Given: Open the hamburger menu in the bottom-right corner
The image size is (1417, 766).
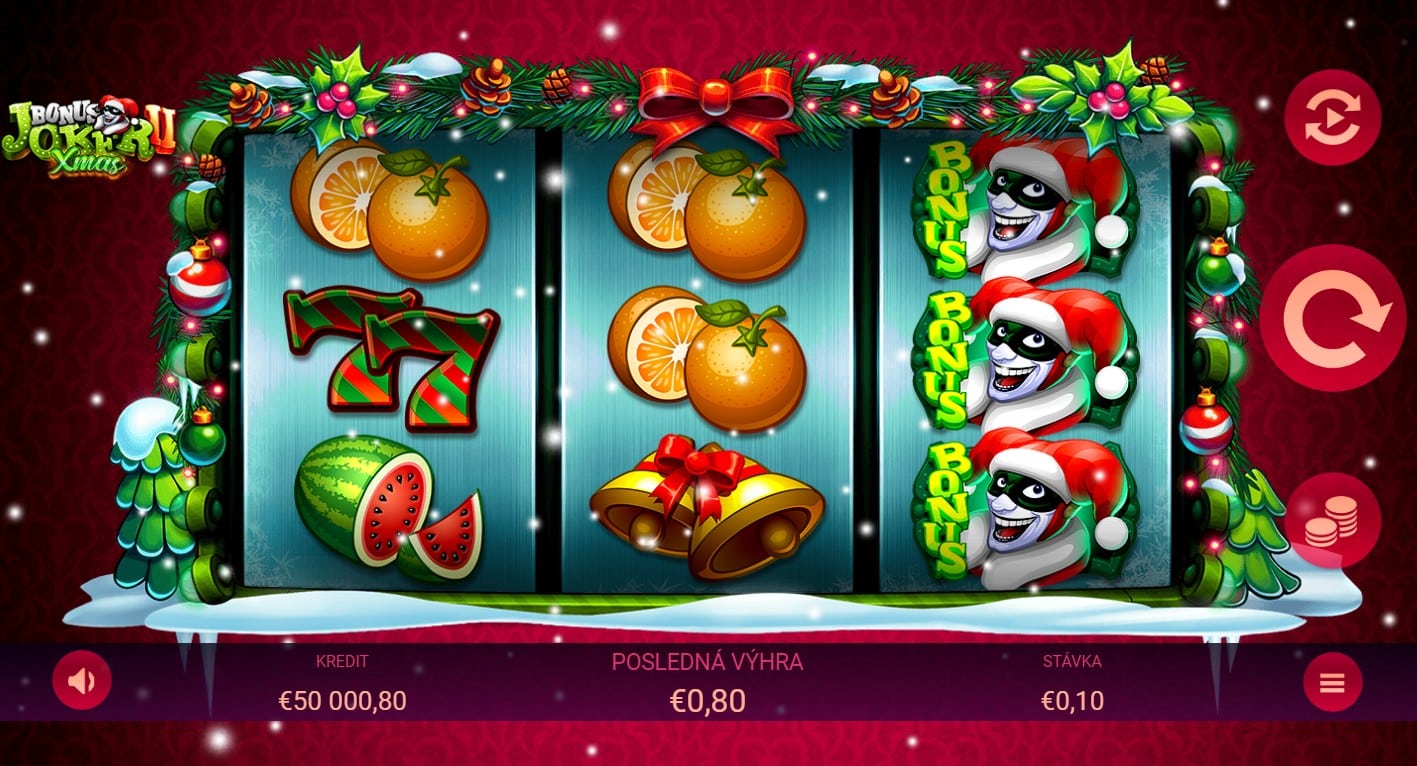Looking at the screenshot, I should tap(1333, 682).
